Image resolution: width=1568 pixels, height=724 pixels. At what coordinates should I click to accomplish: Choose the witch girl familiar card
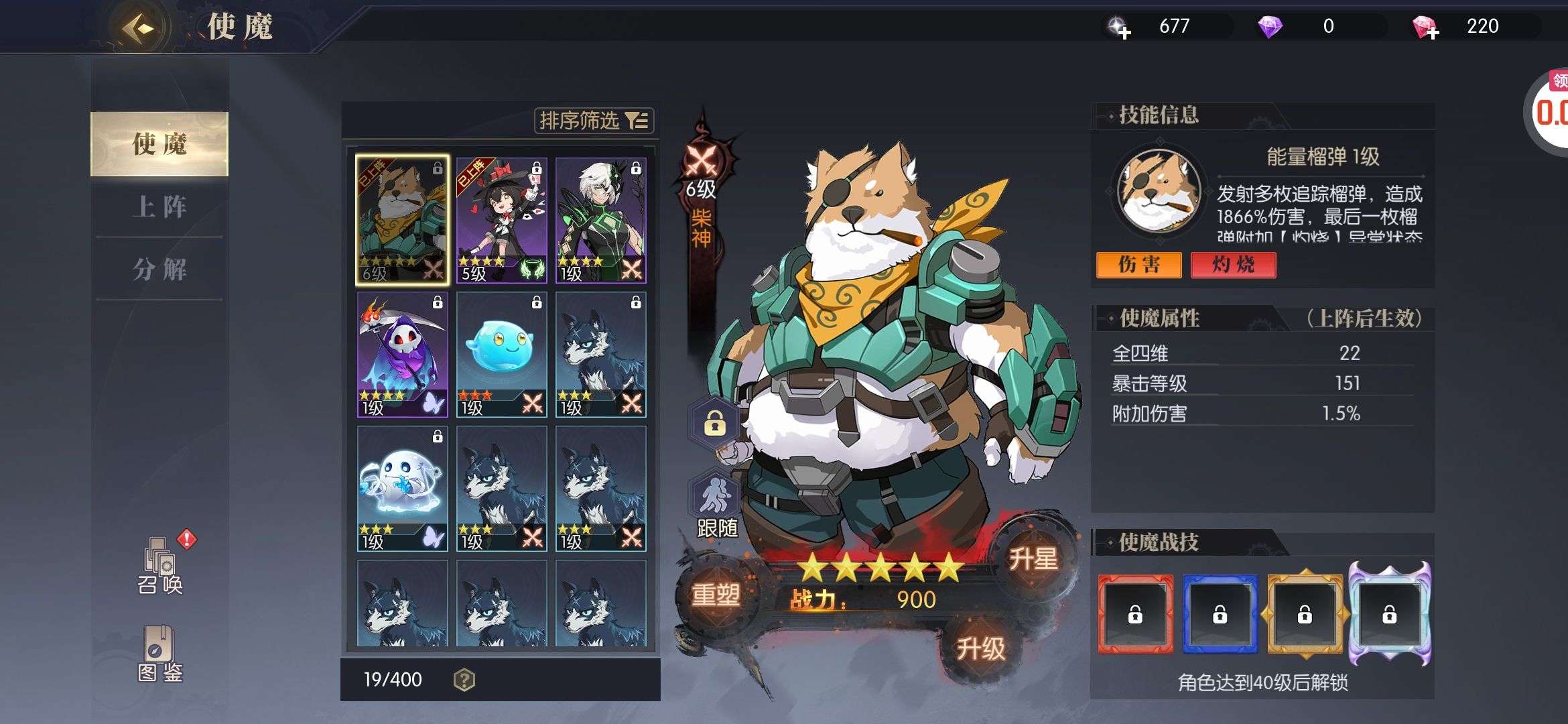pos(501,220)
